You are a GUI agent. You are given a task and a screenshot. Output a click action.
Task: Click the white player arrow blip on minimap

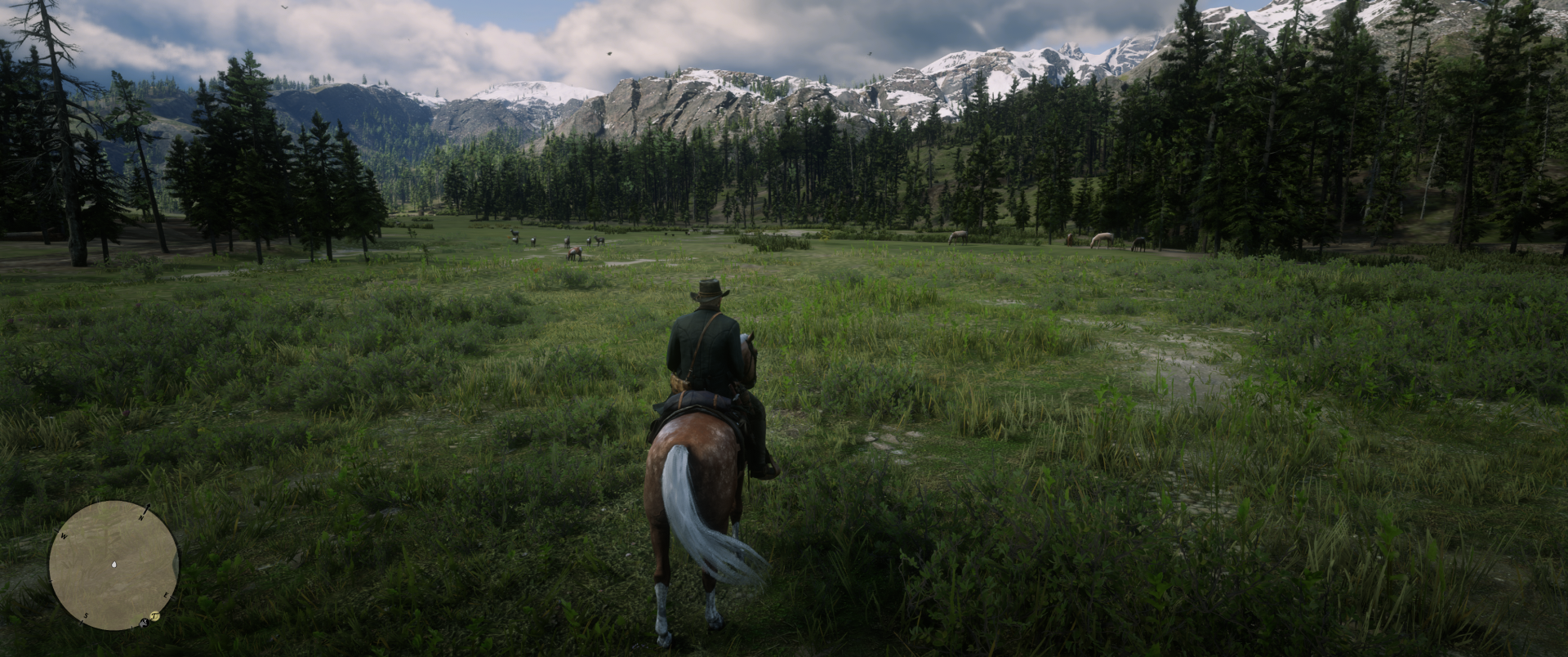click(114, 564)
